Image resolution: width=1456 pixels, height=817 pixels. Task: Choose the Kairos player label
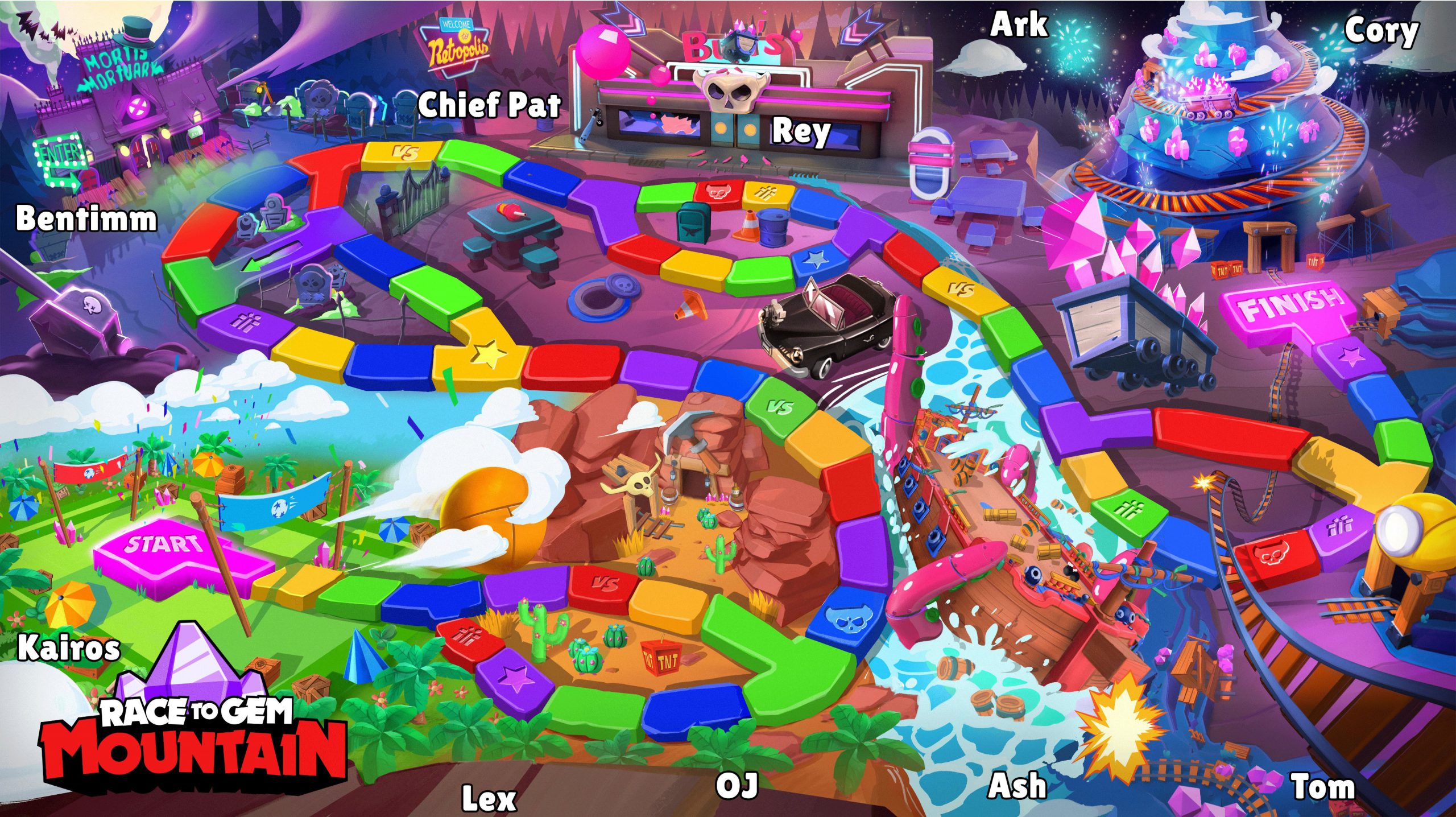pos(69,649)
